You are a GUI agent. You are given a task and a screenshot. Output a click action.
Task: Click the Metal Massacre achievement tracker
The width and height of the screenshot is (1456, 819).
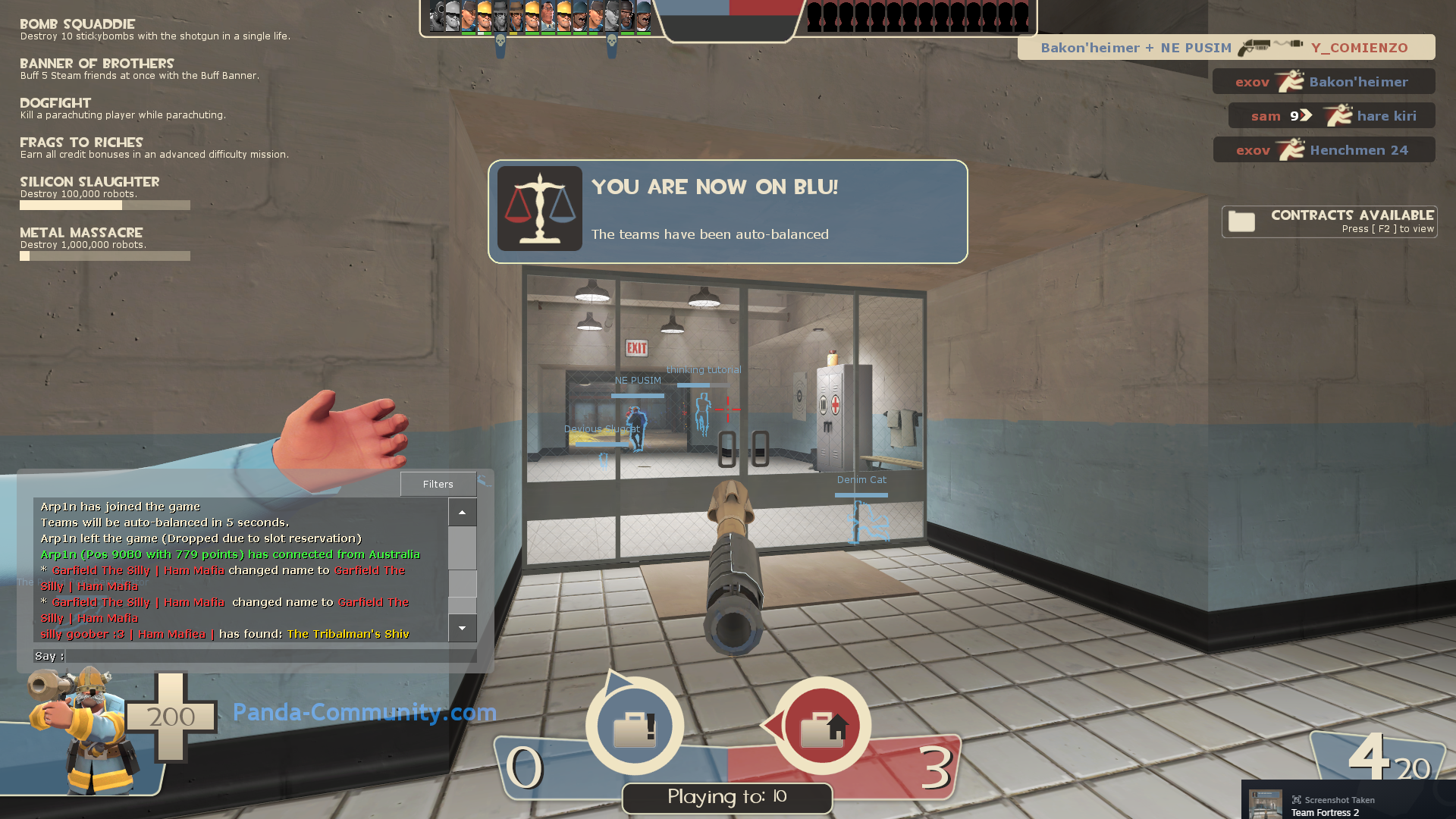[105, 243]
